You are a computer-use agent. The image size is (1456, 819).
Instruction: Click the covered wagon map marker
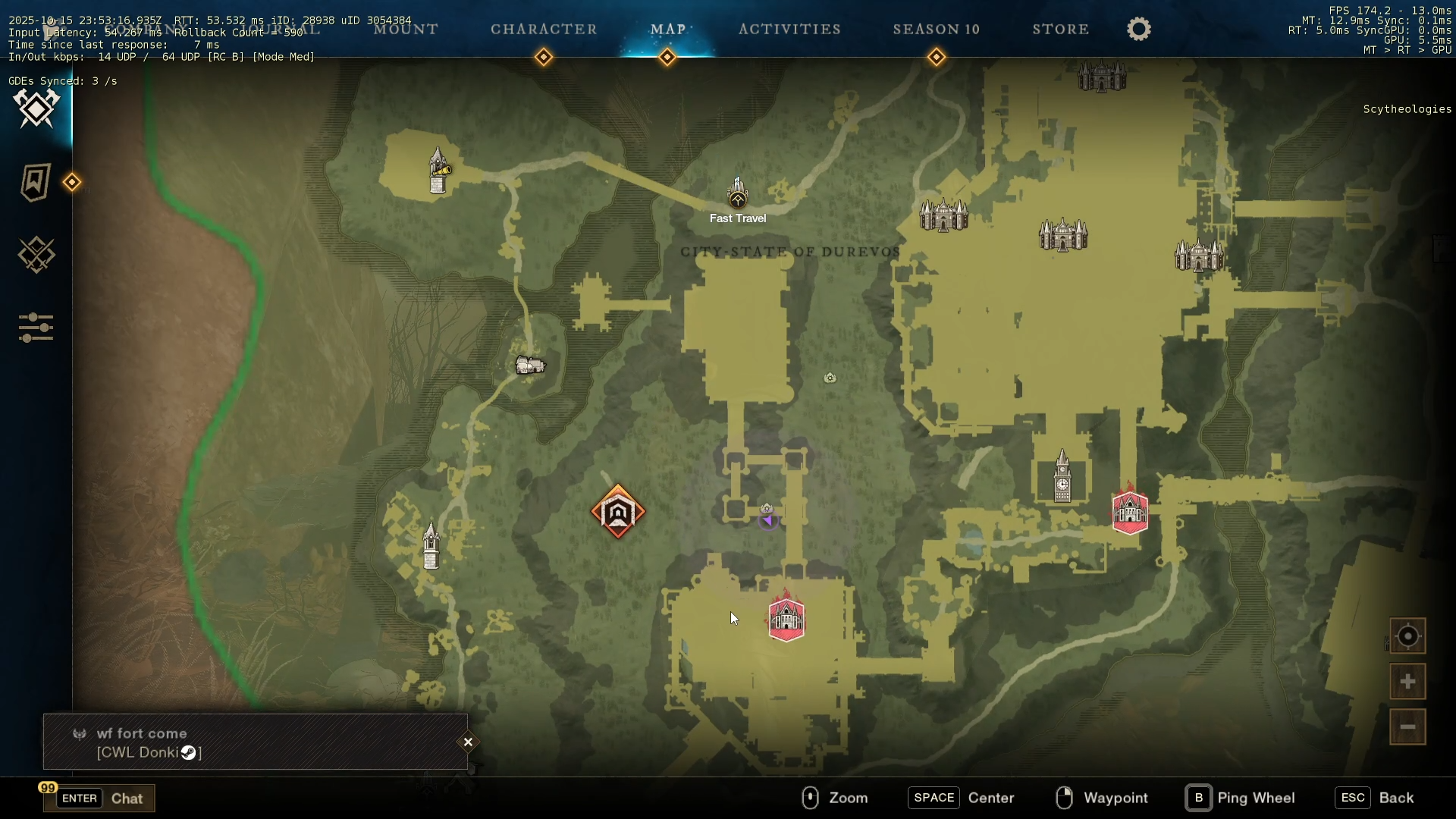click(x=530, y=366)
